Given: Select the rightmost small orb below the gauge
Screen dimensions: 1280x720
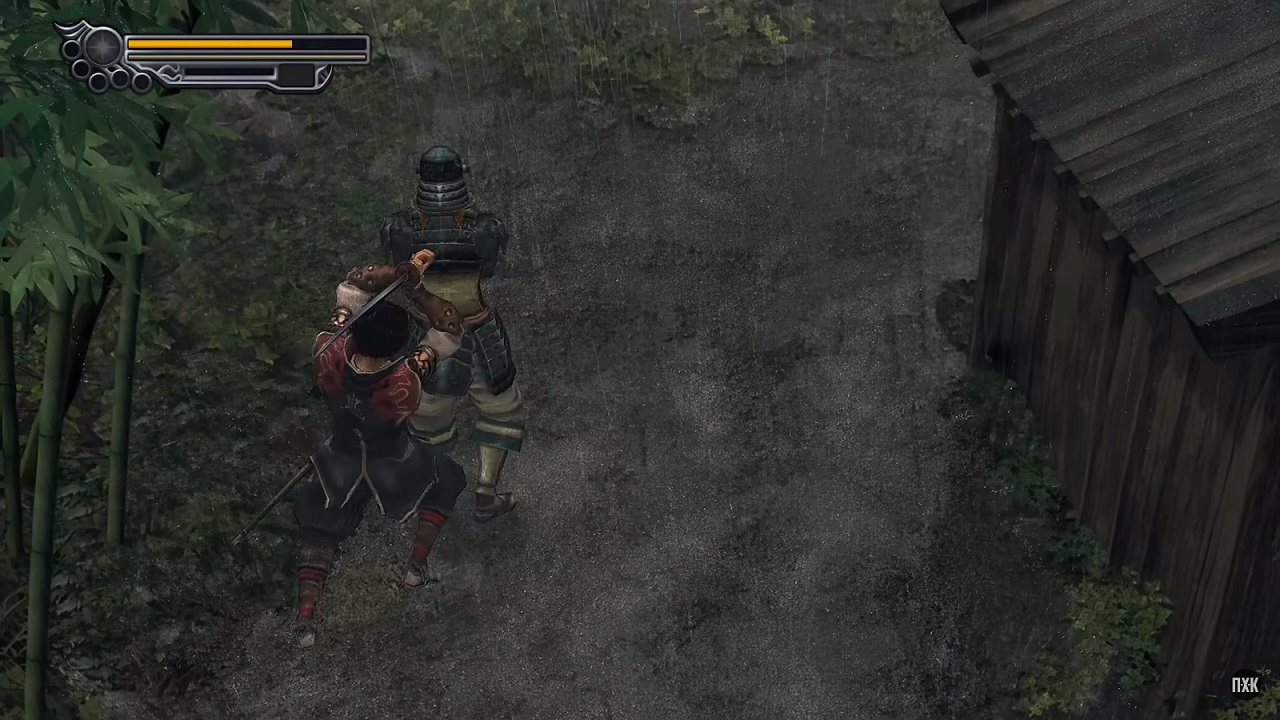Looking at the screenshot, I should point(141,80).
